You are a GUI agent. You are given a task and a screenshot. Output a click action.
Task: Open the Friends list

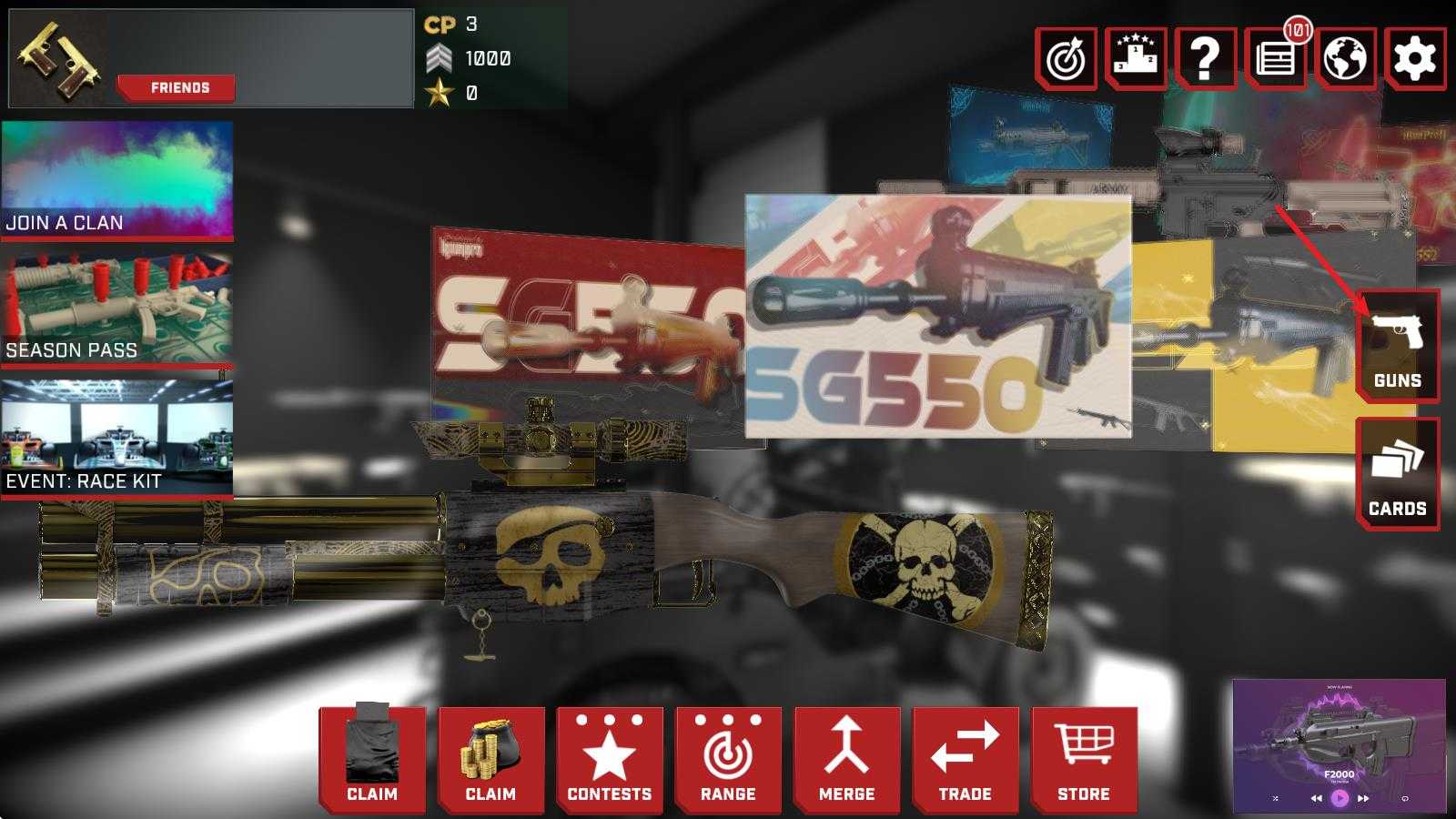click(x=179, y=87)
